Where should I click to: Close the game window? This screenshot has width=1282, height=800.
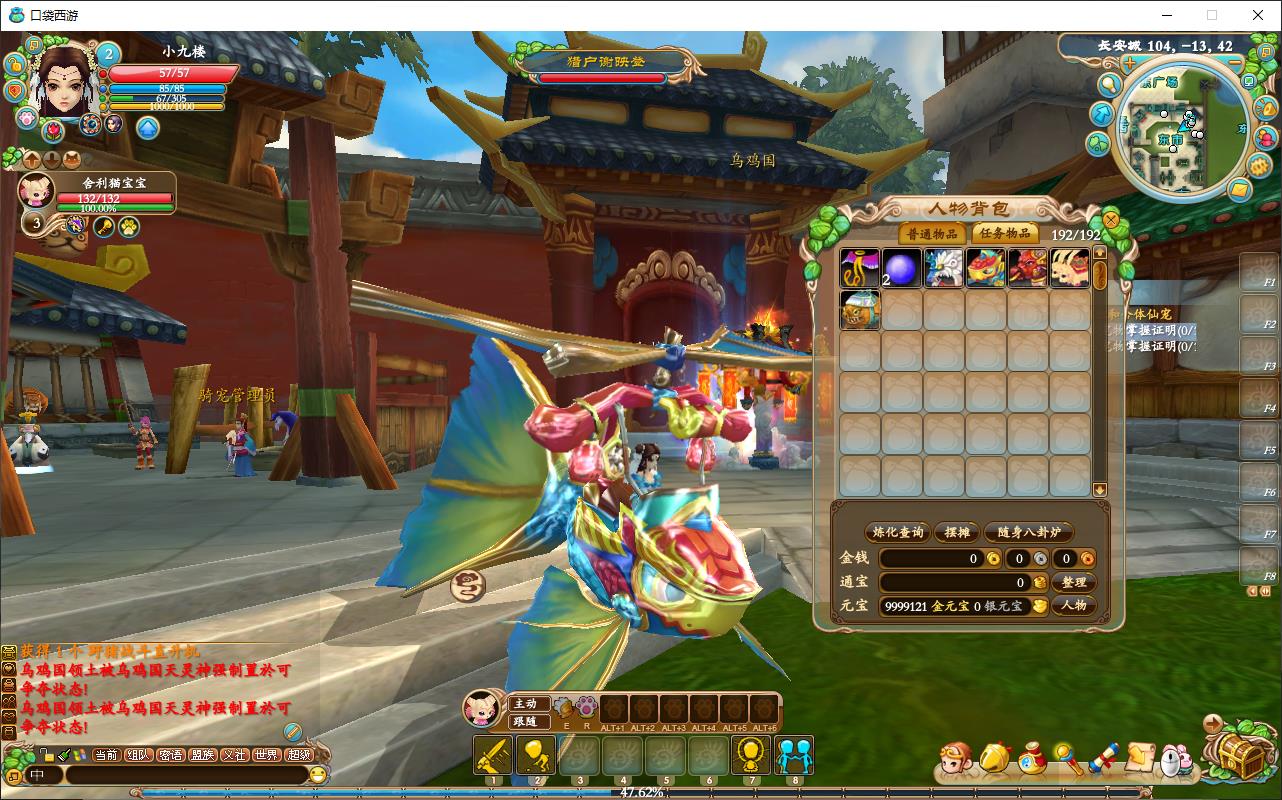[1258, 15]
